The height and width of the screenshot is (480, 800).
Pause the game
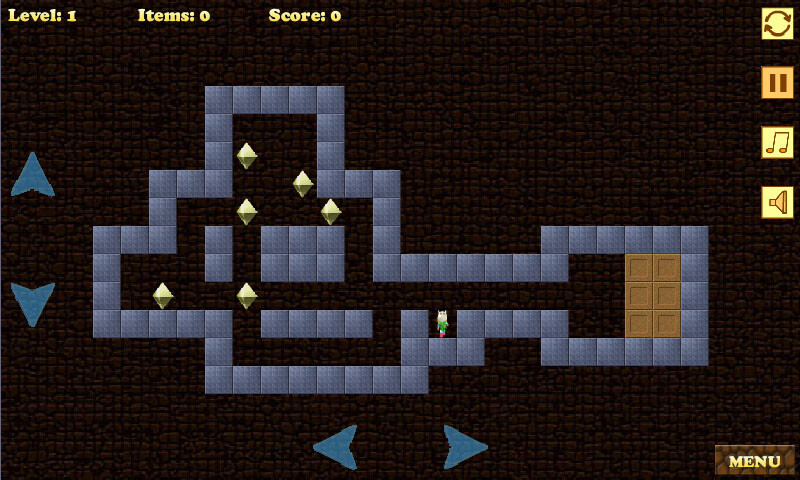(x=777, y=82)
